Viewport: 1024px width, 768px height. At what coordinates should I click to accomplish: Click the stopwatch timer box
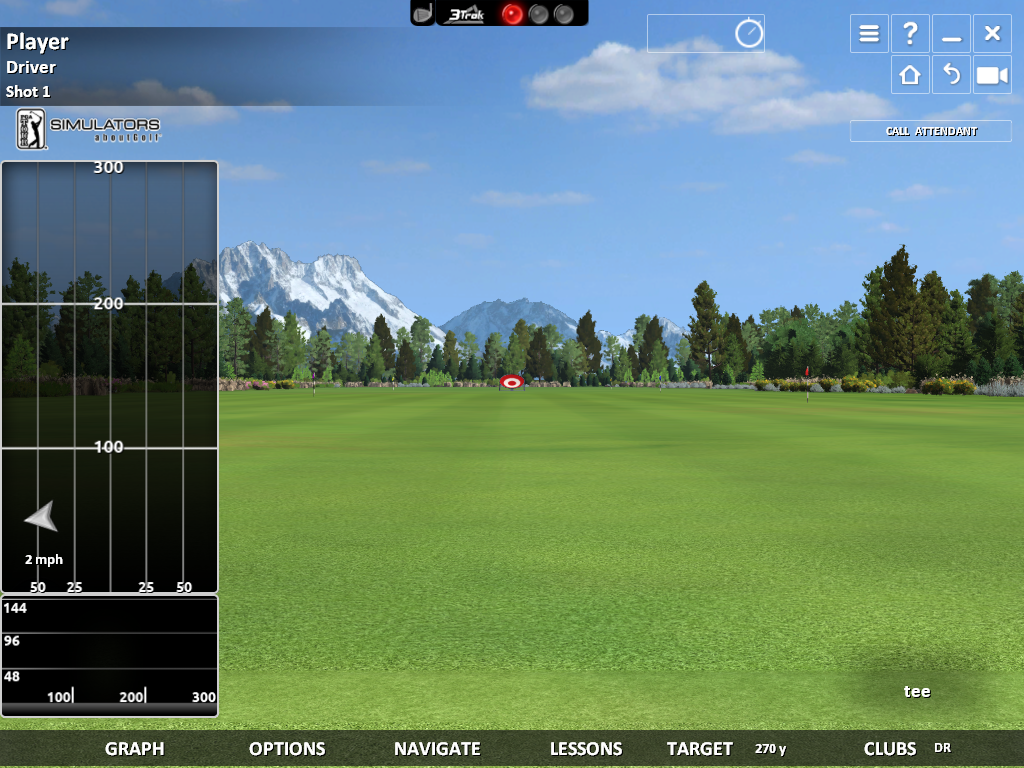(705, 33)
